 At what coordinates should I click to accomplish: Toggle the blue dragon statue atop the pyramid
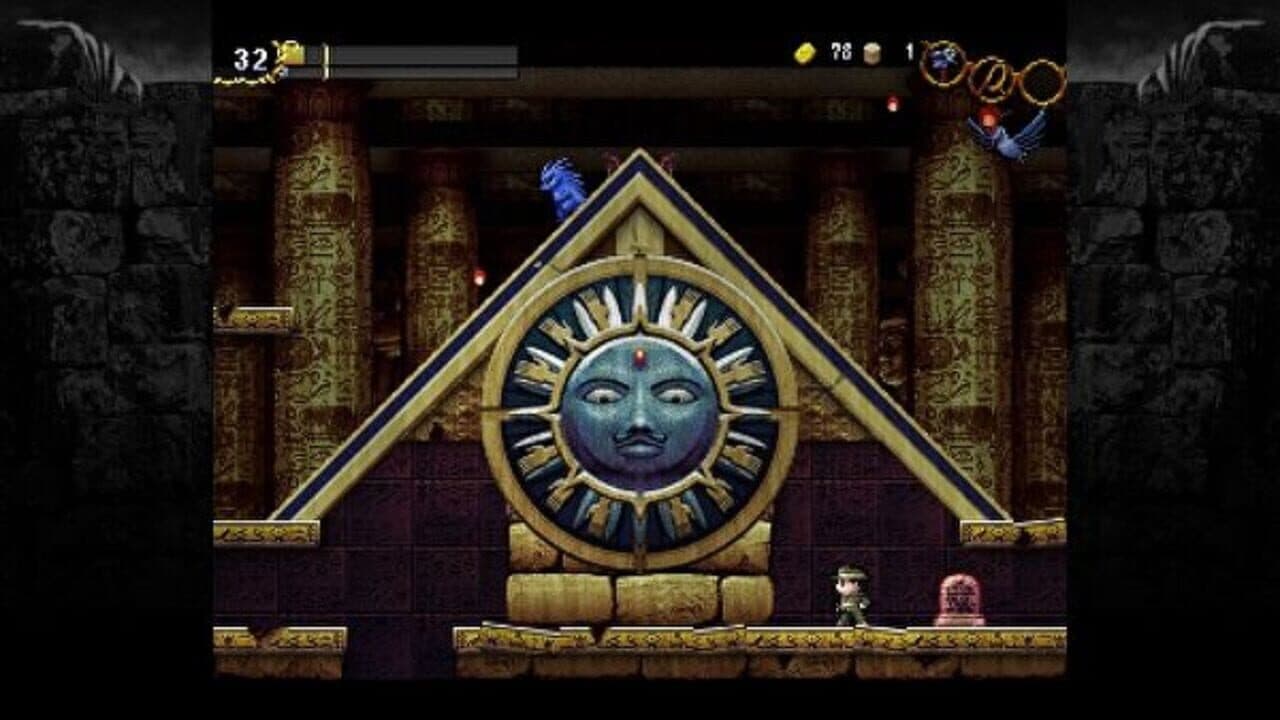coord(560,185)
